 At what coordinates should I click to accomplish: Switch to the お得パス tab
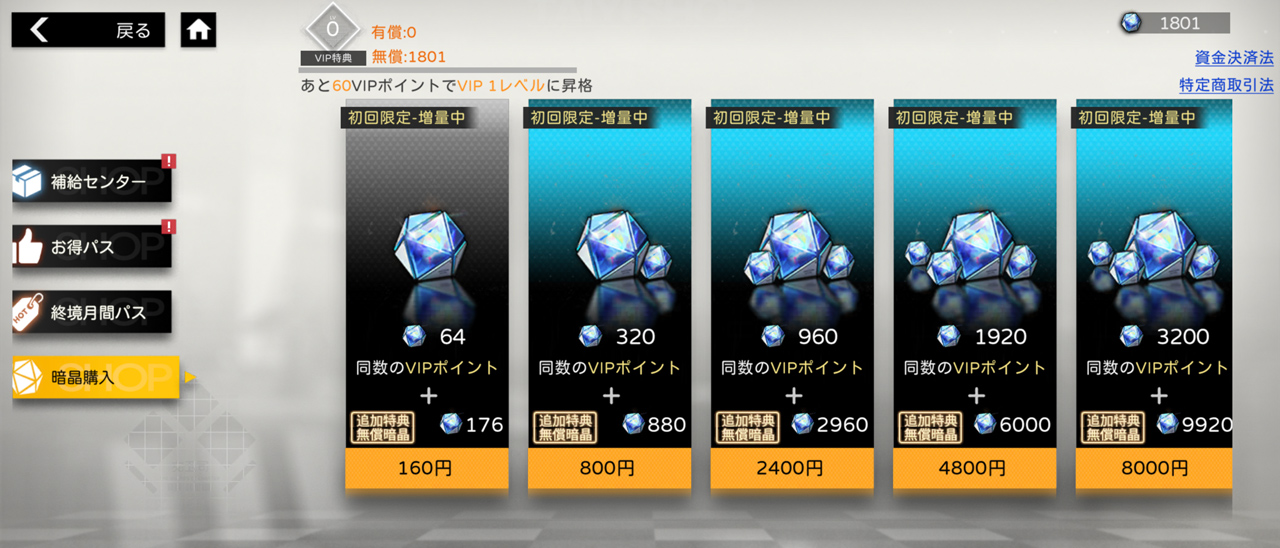tap(92, 247)
